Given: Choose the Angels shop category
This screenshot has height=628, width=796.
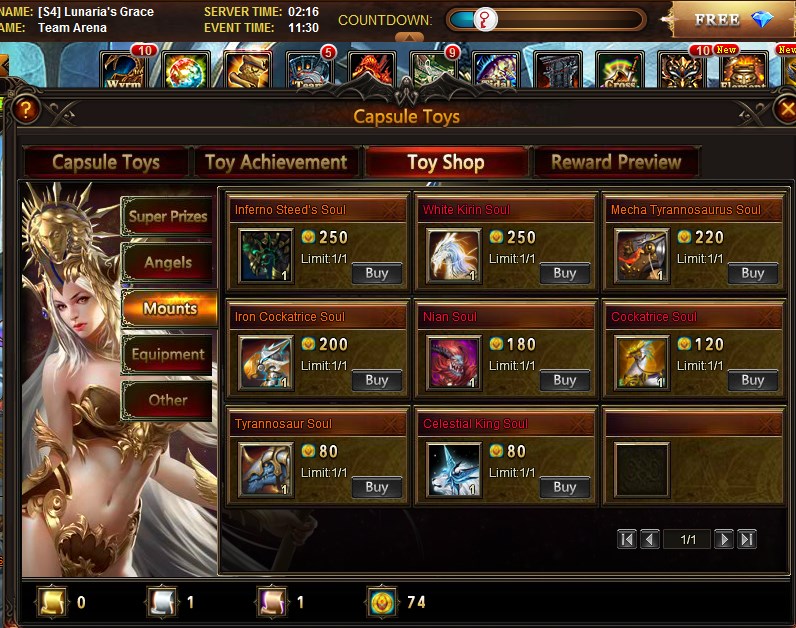Looking at the screenshot, I should point(168,263).
